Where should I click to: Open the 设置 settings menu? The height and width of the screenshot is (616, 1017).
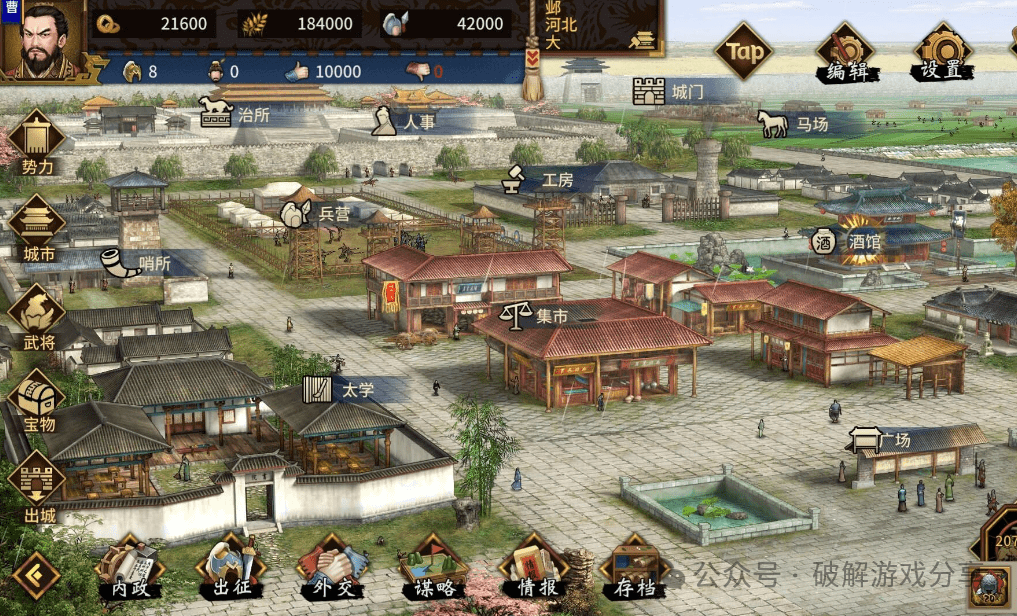click(941, 53)
